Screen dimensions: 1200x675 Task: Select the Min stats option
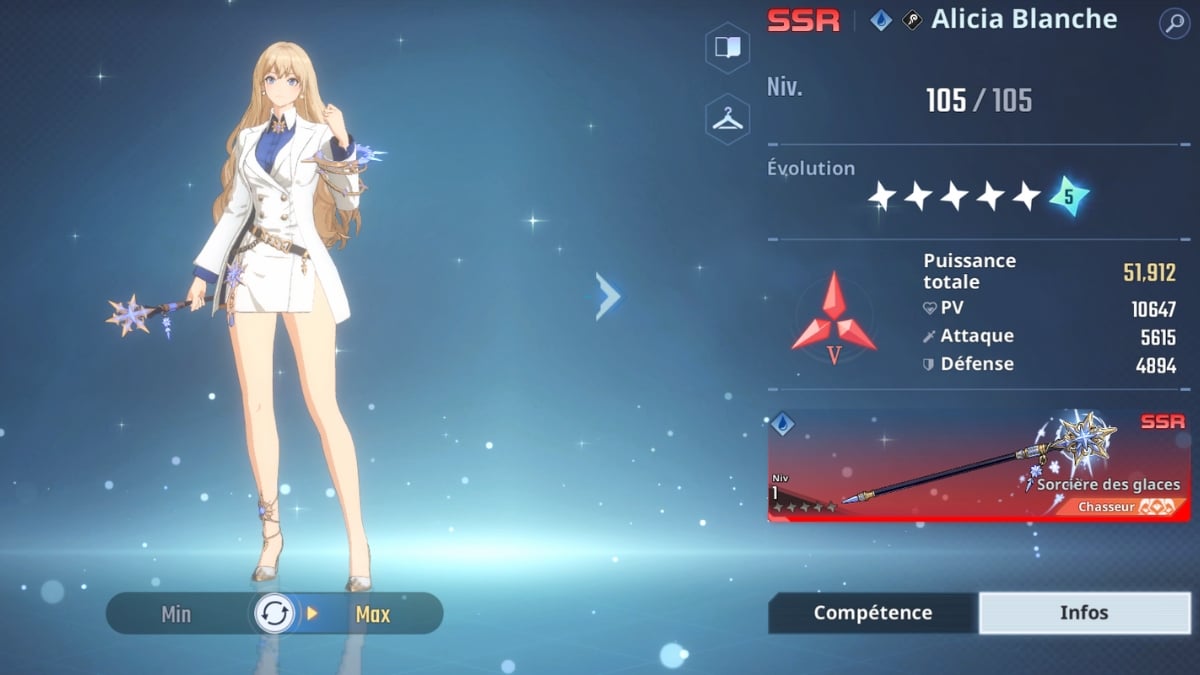click(x=176, y=615)
